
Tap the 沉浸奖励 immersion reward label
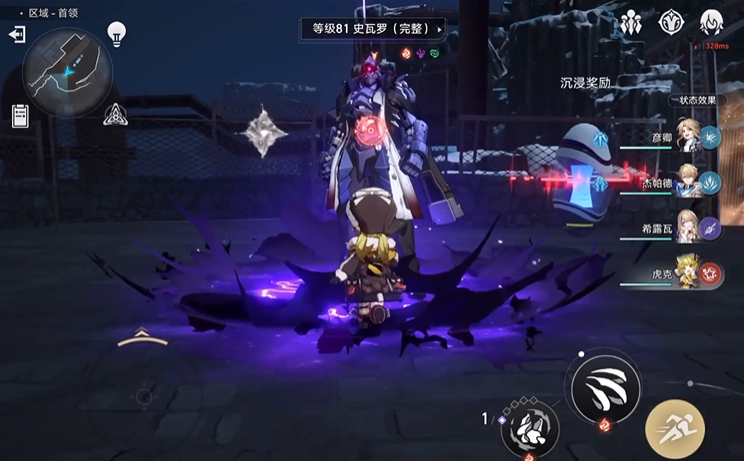[x=585, y=83]
